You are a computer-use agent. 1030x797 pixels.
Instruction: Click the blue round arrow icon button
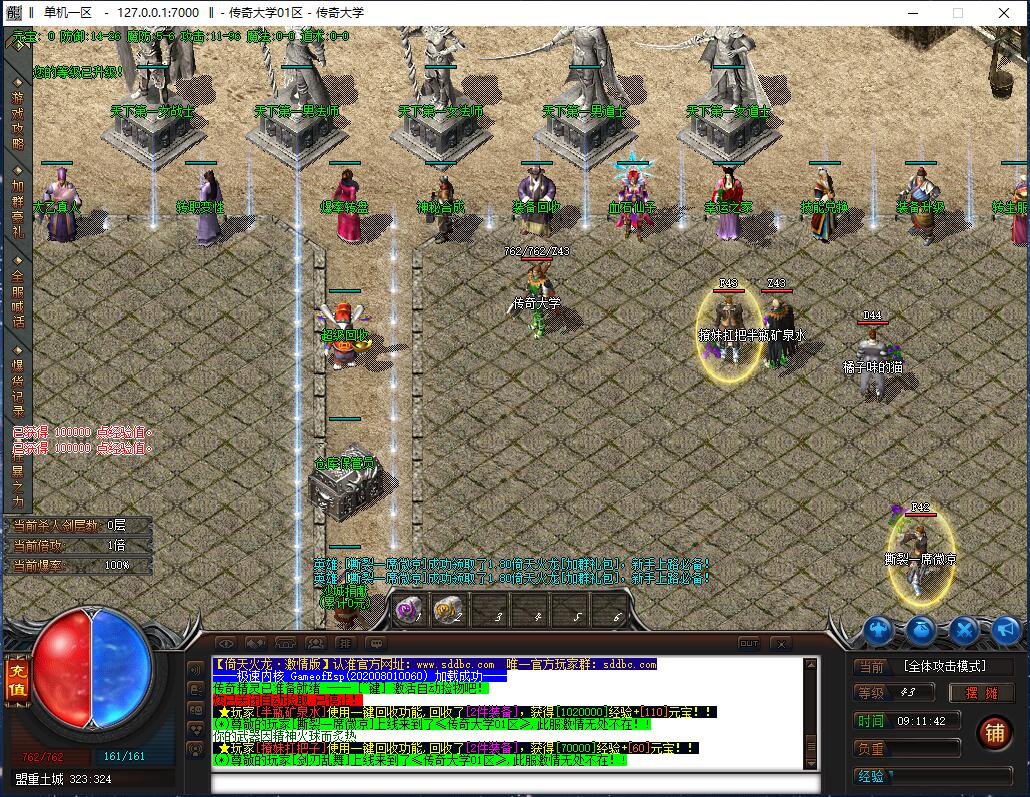point(1004,630)
